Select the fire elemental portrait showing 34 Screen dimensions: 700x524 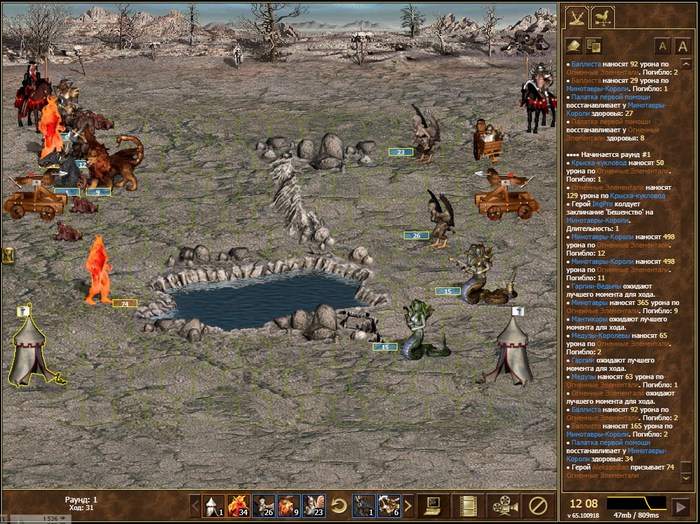click(238, 504)
